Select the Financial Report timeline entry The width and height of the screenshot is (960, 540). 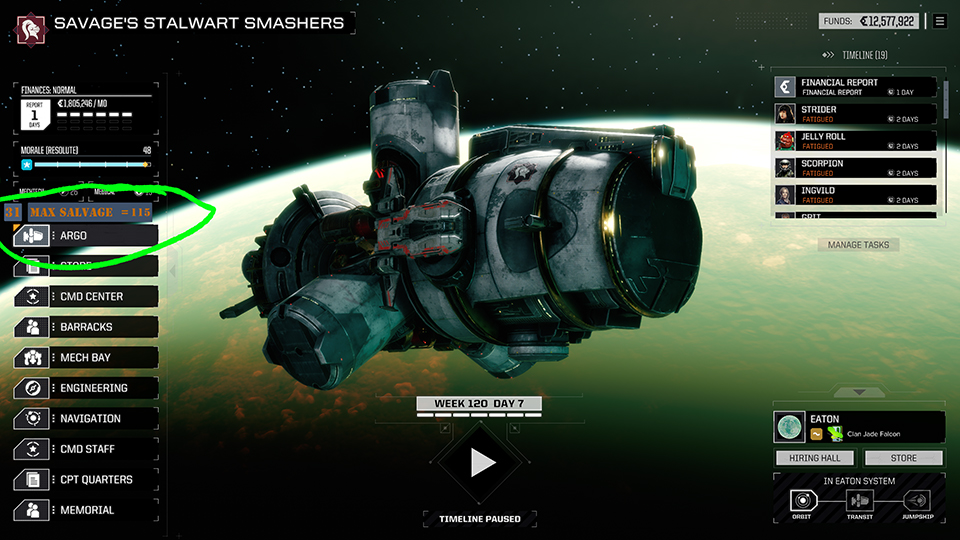pyautogui.click(x=856, y=87)
